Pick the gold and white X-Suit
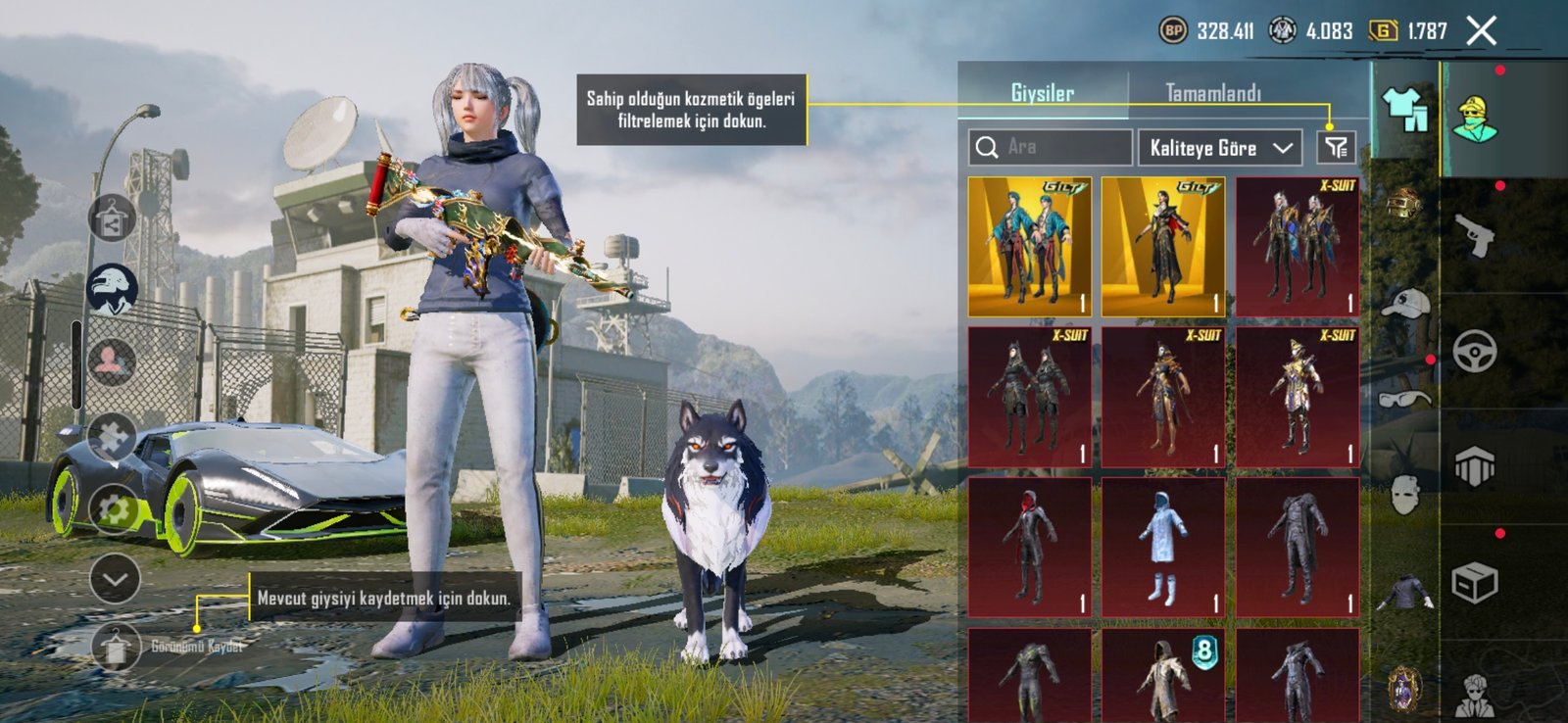This screenshot has height=723, width=1568. pyautogui.click(x=1297, y=398)
